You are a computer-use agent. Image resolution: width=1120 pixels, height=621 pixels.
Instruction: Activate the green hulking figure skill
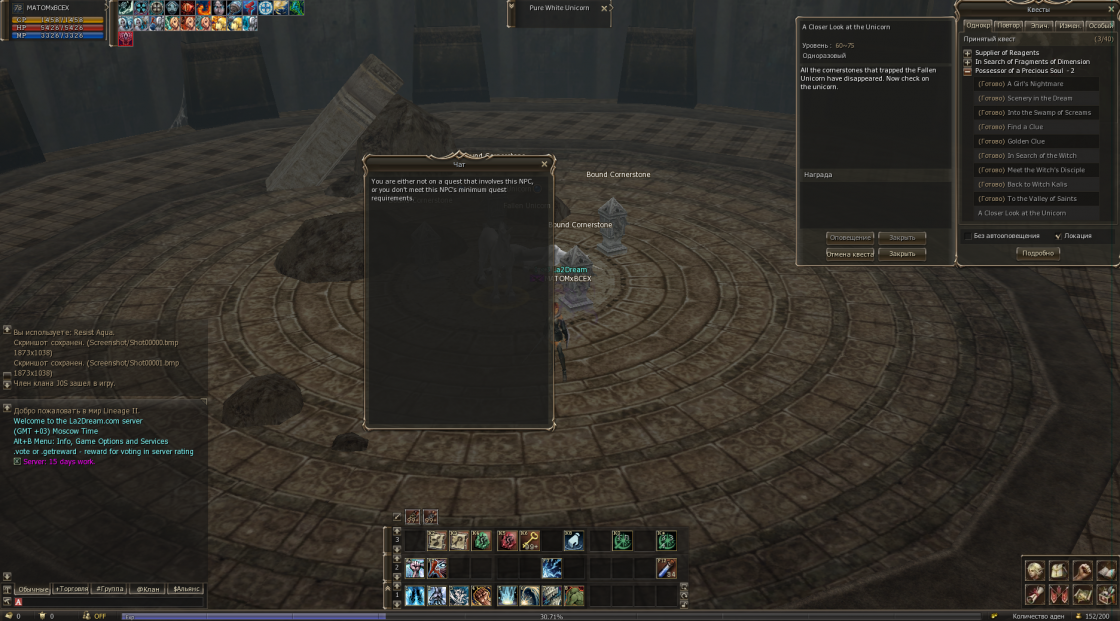click(x=573, y=596)
